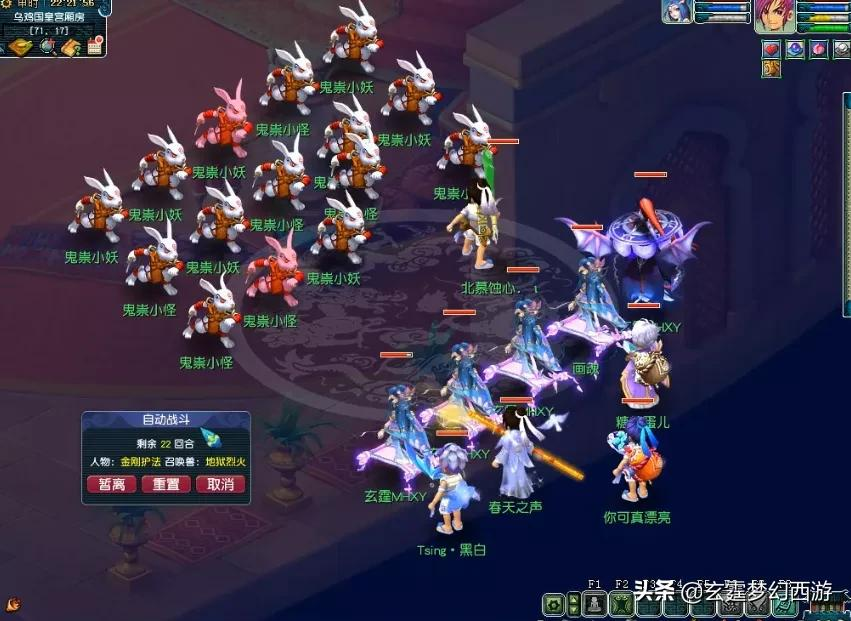Open the blue-haired summon pet portrait
This screenshot has width=851, height=621.
tap(677, 12)
